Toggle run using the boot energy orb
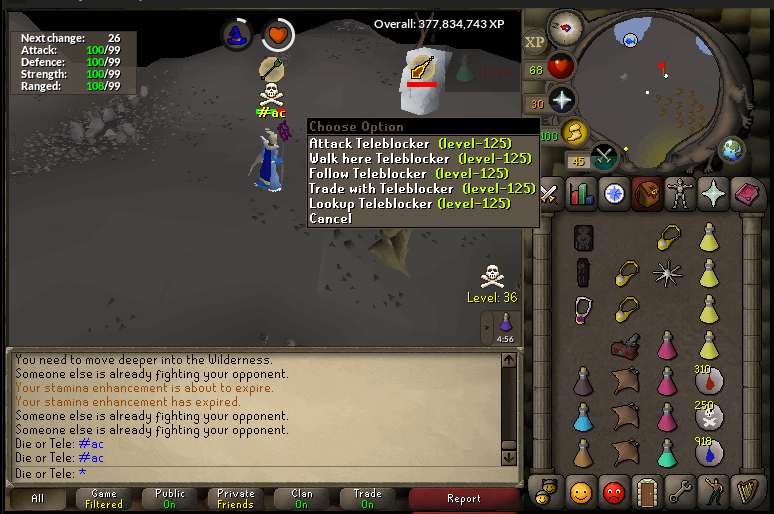 point(574,132)
